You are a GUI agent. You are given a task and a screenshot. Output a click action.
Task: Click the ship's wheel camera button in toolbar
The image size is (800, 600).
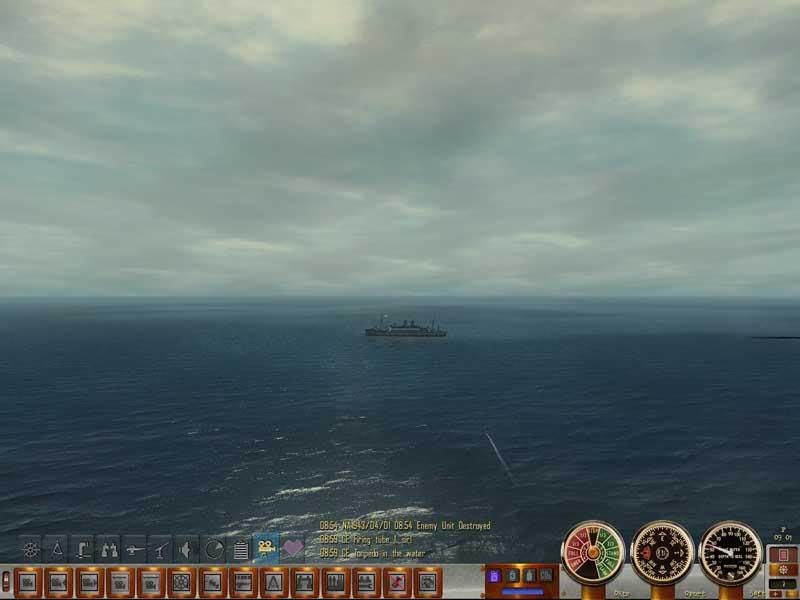(181, 581)
